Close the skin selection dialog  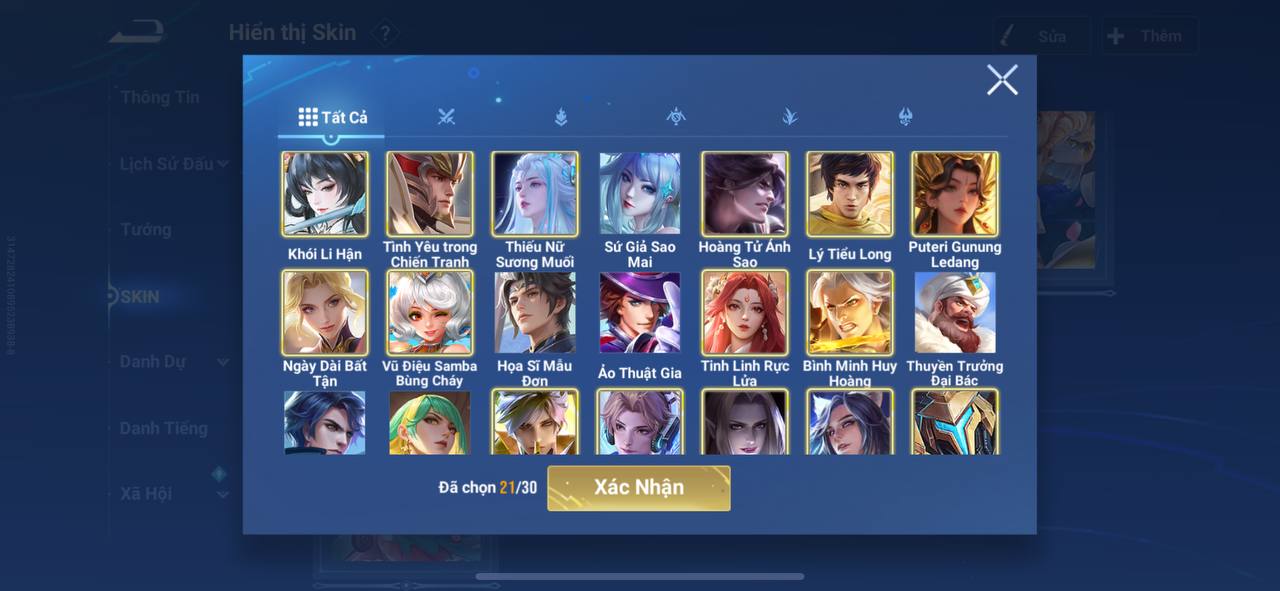pyautogui.click(x=1002, y=80)
